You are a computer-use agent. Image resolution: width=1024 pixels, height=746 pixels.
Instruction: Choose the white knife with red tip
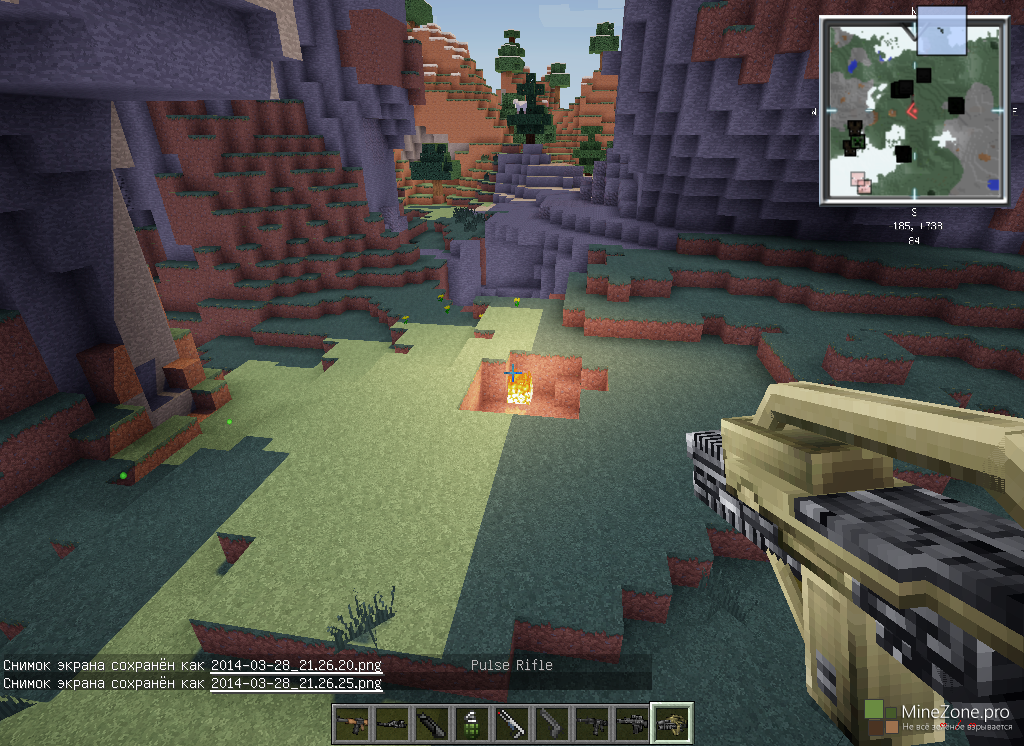tap(511, 723)
